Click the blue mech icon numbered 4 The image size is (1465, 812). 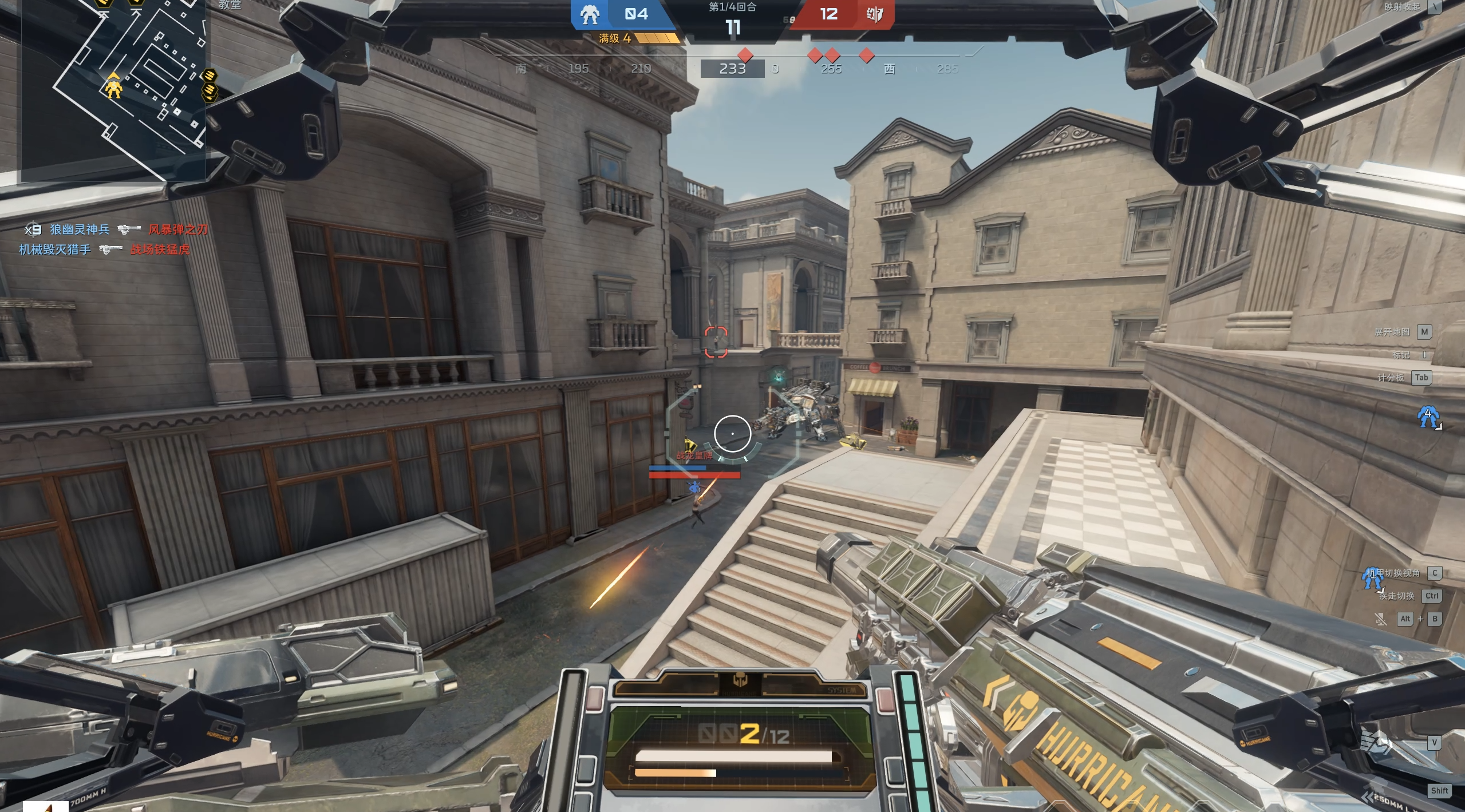pos(1428,417)
